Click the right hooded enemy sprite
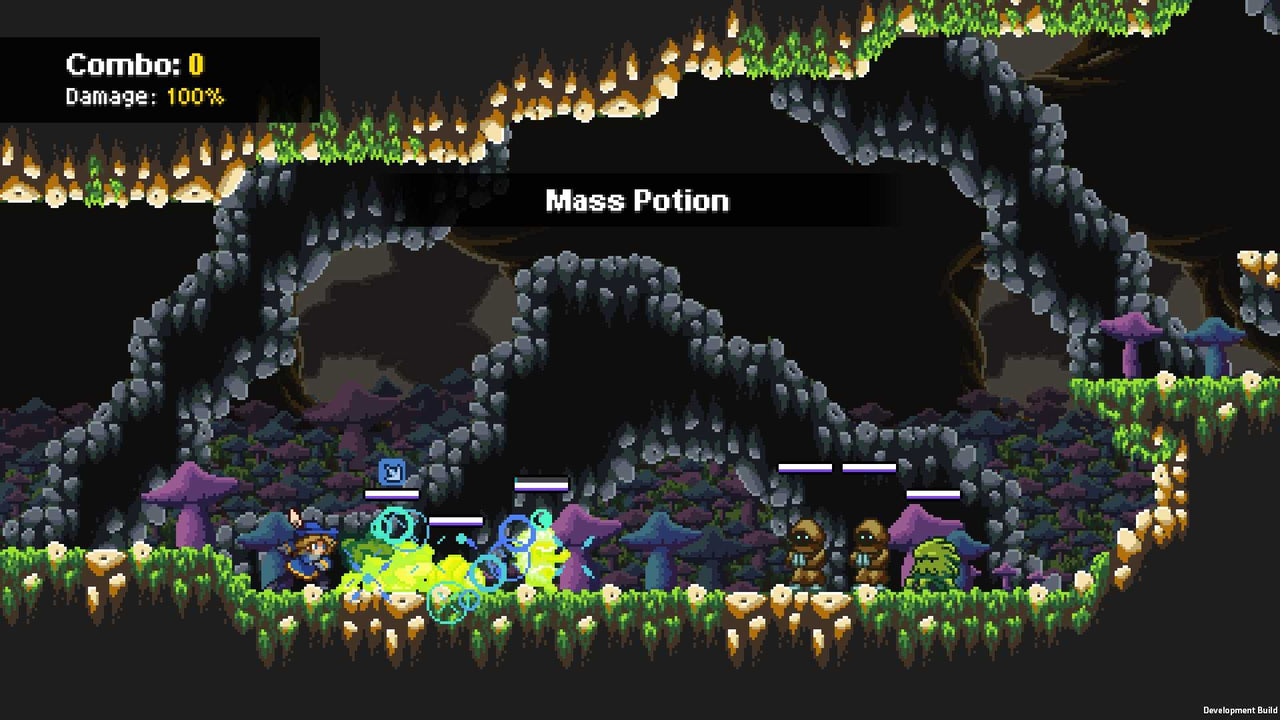Viewport: 1280px width, 720px height. tap(870, 550)
